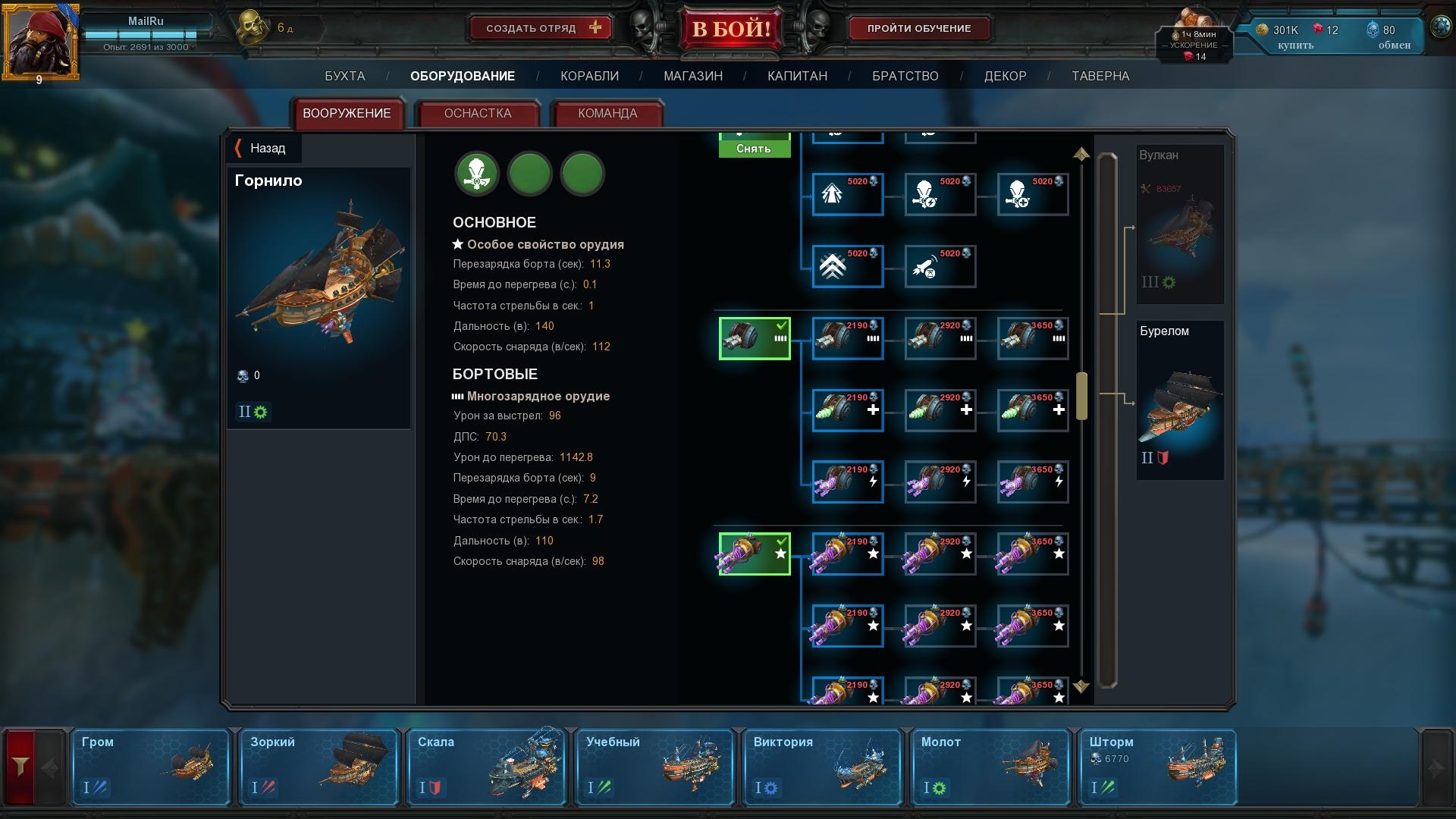Choose the Гром ship in the carousel
Screen dimensions: 1456x819
coord(150,767)
